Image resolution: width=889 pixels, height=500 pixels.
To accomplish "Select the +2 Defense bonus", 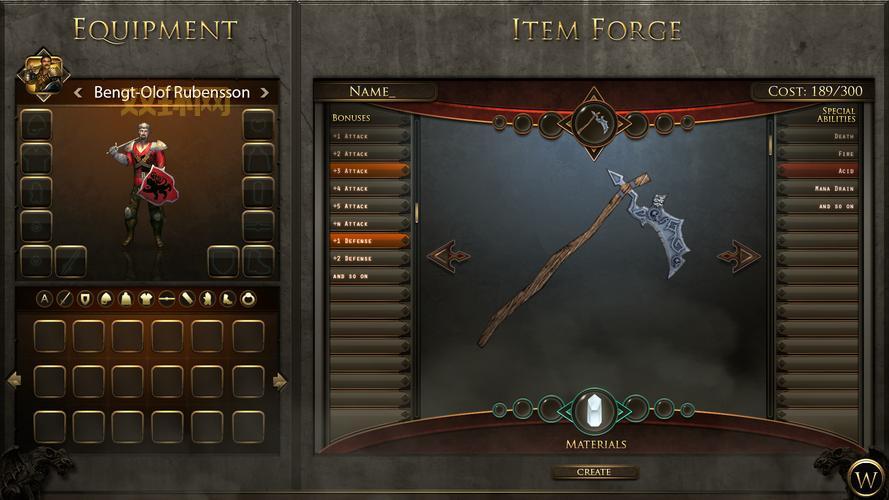I will (369, 258).
